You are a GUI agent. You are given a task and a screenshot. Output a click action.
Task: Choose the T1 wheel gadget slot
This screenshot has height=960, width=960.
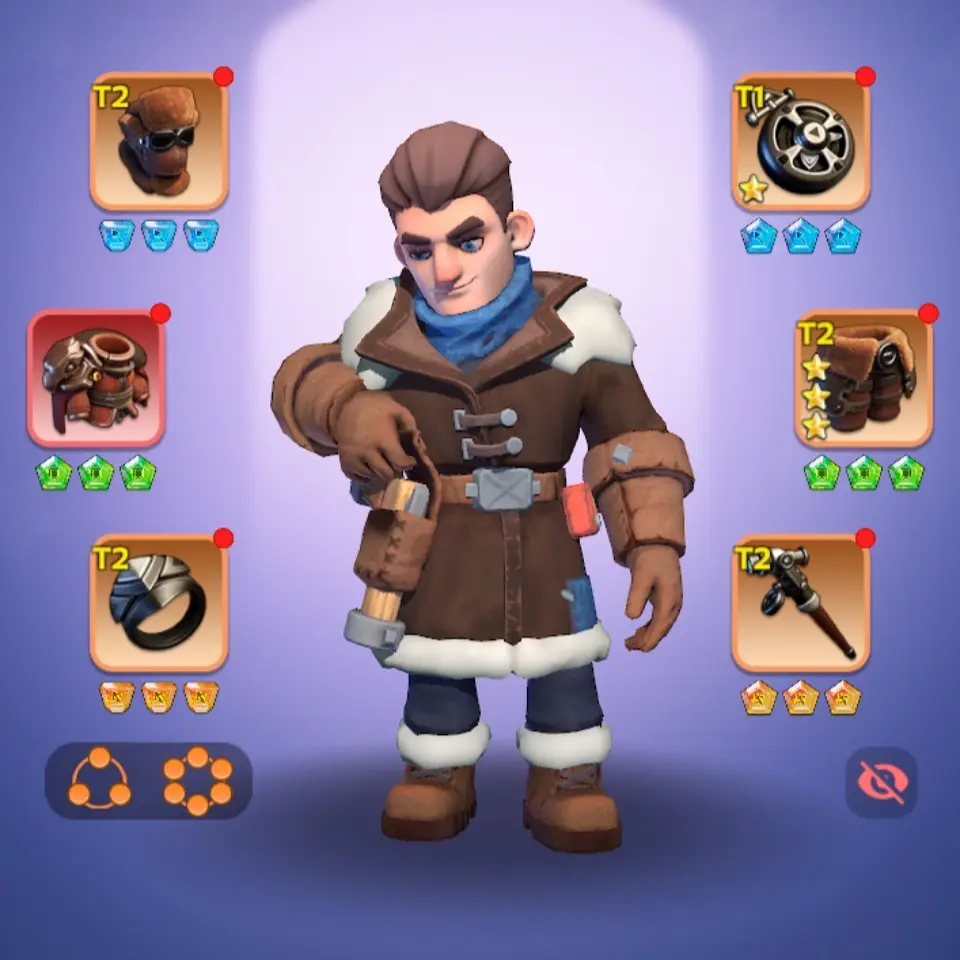point(800,141)
